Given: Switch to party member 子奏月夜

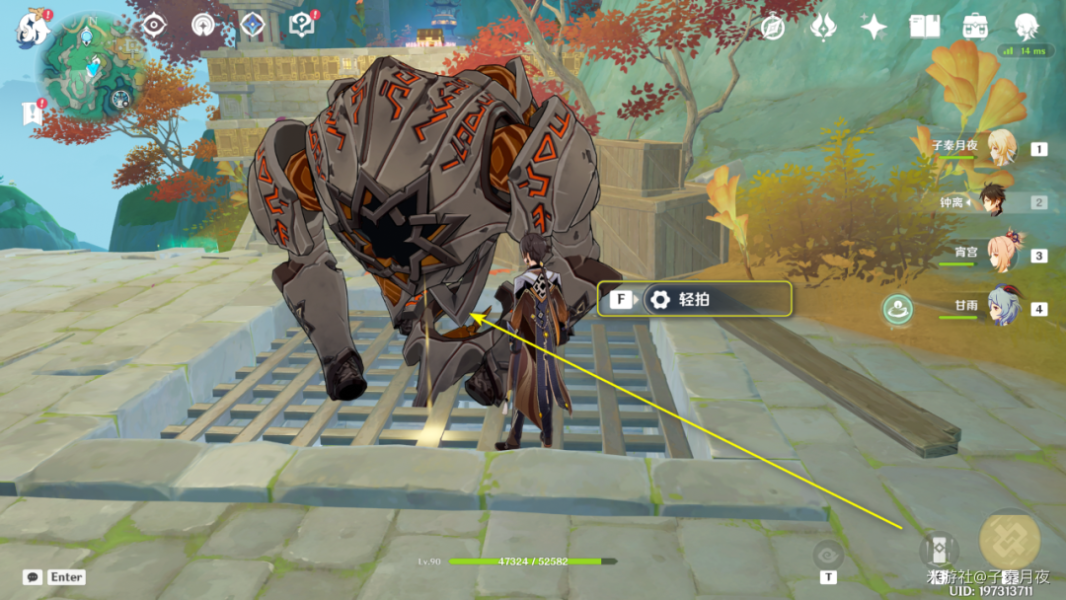Looking at the screenshot, I should point(1000,148).
